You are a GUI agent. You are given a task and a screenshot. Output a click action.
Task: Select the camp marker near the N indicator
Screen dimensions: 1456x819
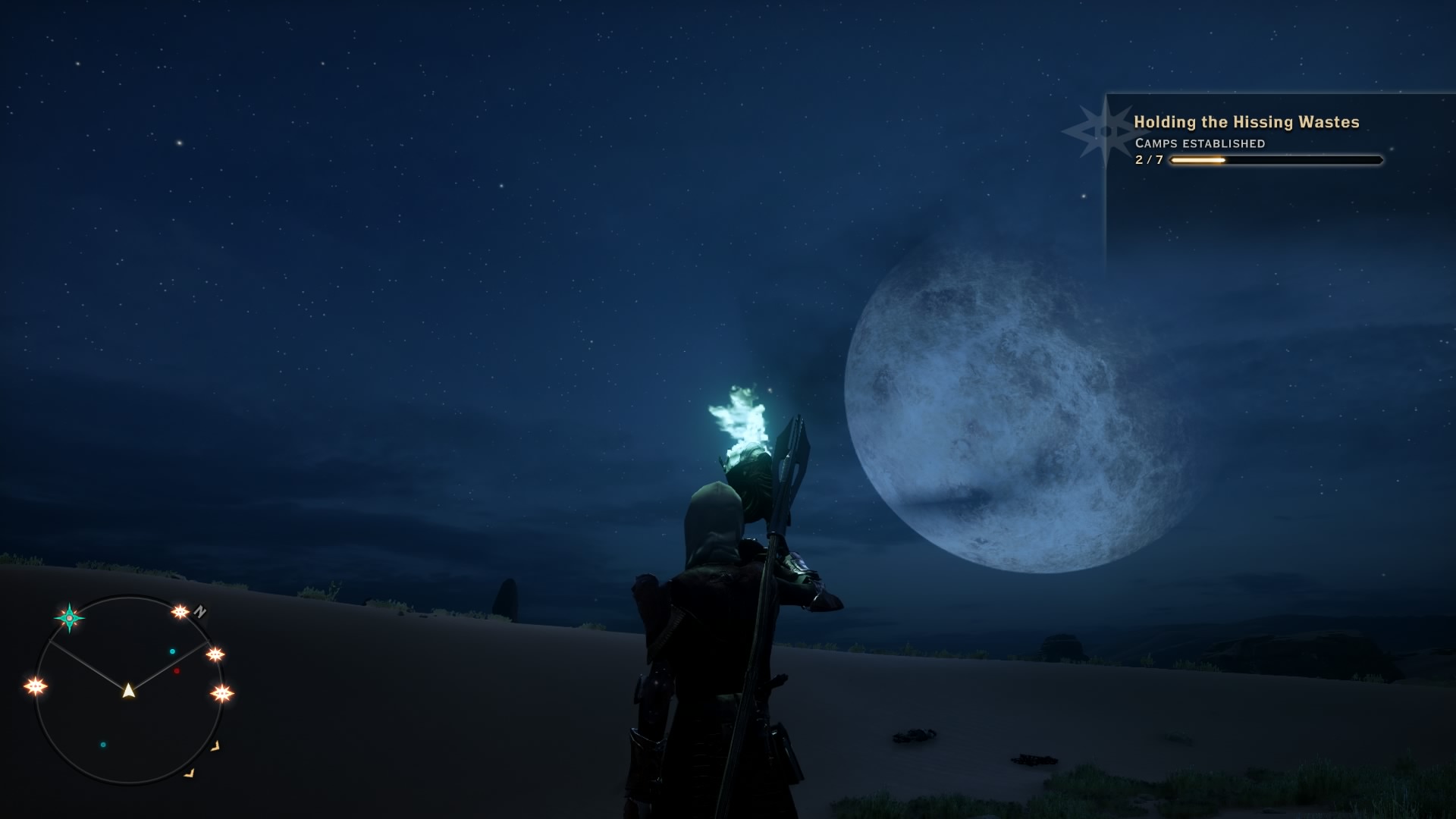click(x=180, y=613)
